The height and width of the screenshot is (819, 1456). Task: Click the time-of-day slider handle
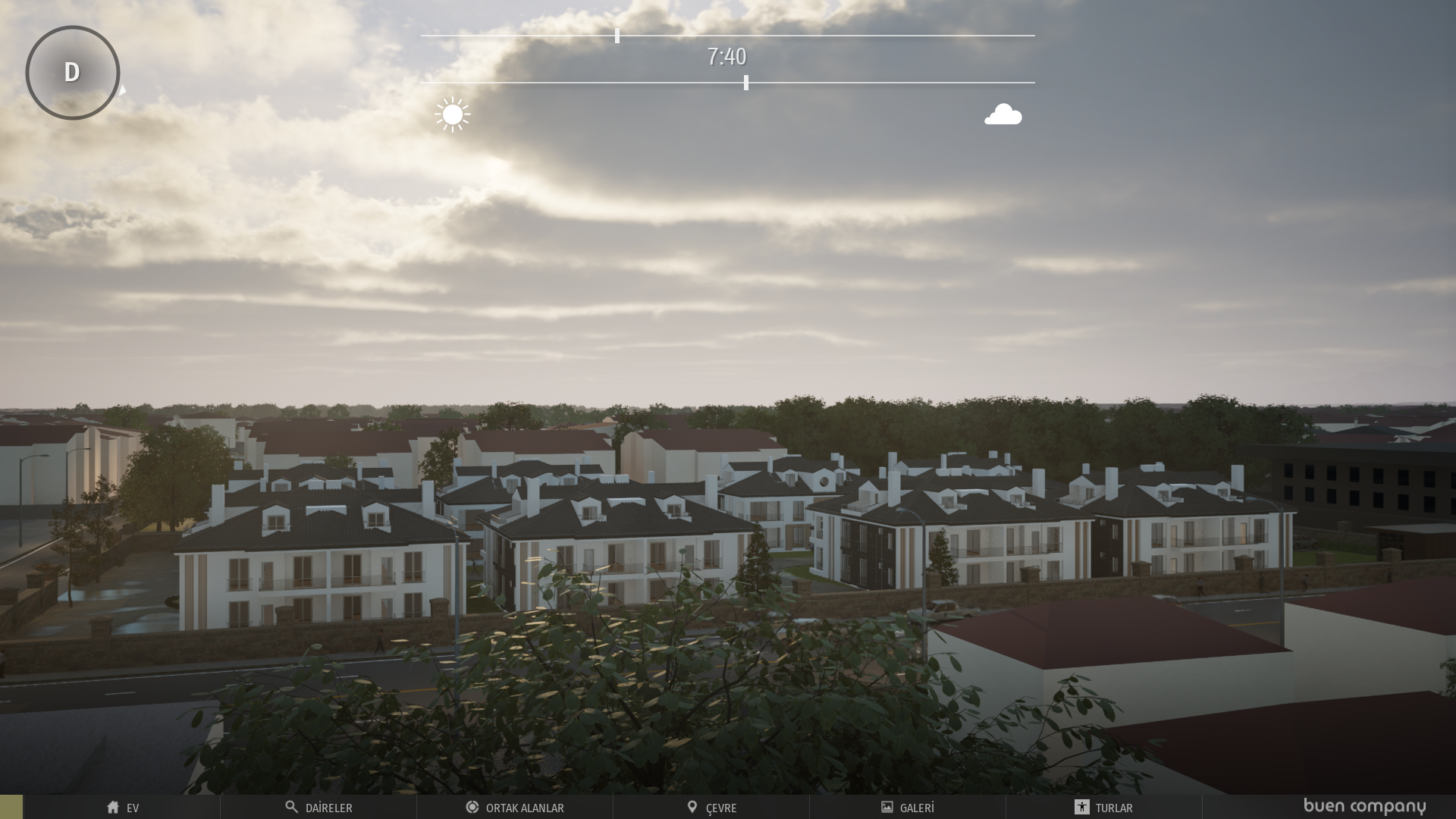(x=617, y=36)
